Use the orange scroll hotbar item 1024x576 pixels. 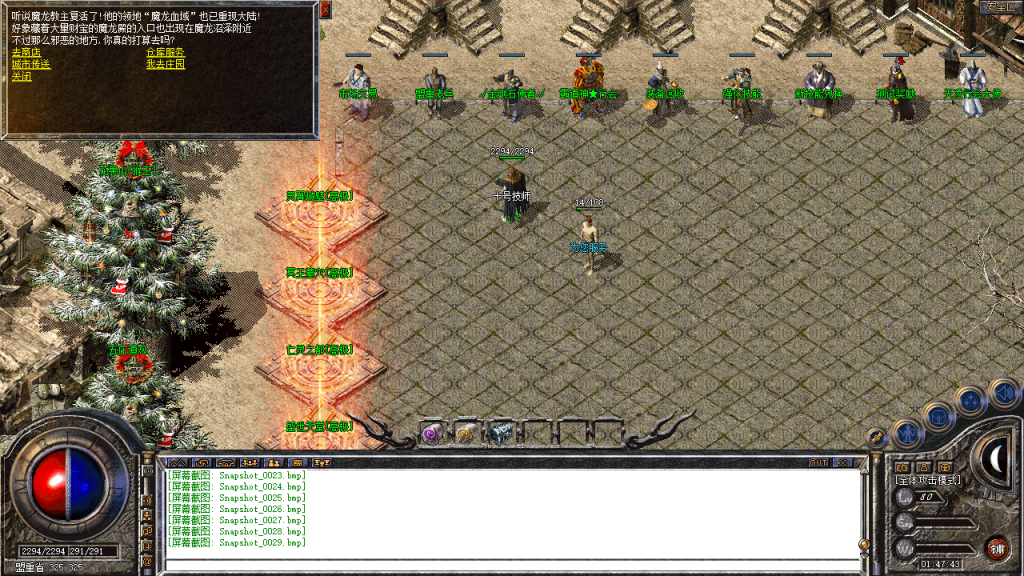[465, 433]
